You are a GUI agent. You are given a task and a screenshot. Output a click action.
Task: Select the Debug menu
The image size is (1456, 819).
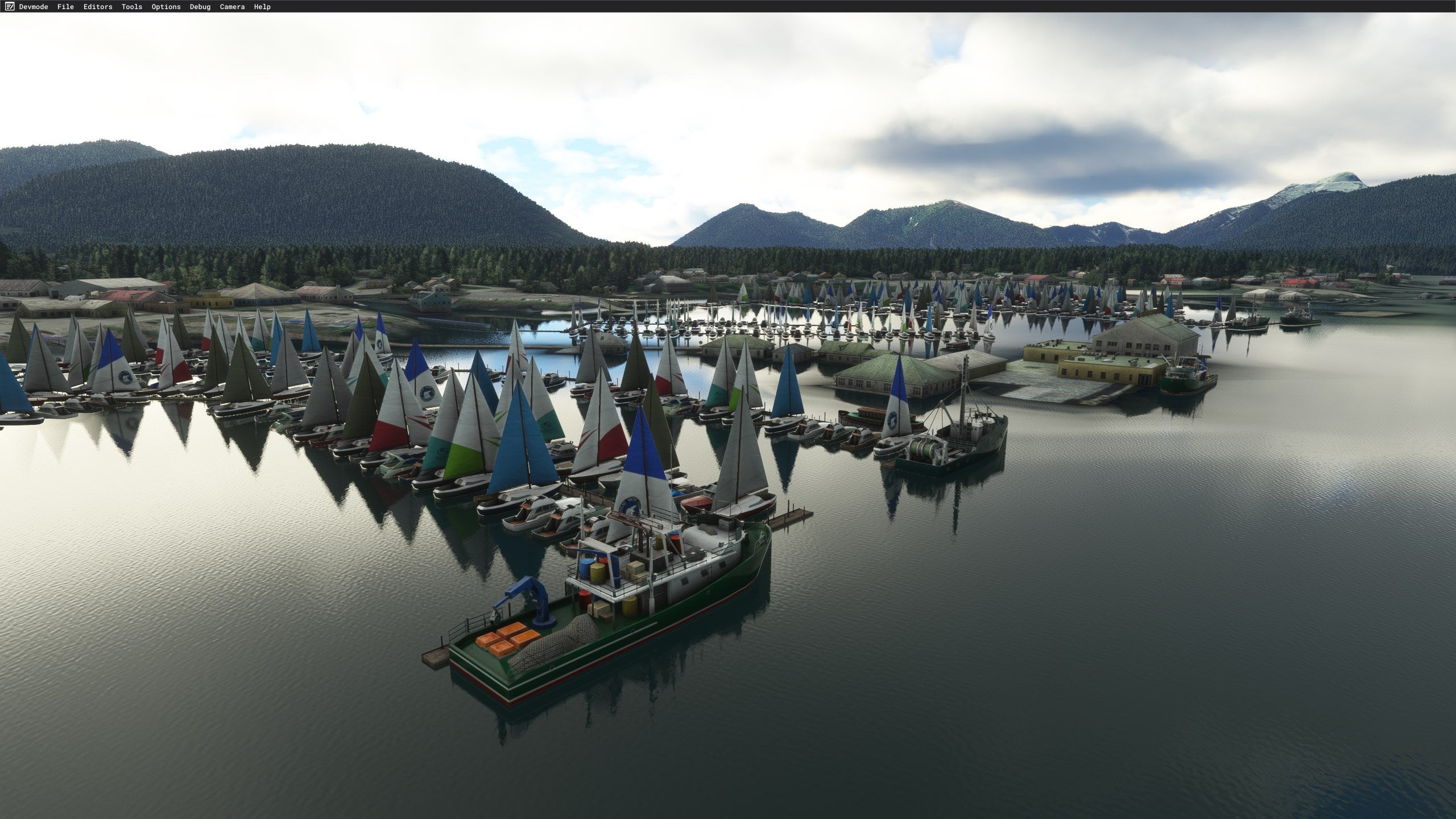[200, 7]
